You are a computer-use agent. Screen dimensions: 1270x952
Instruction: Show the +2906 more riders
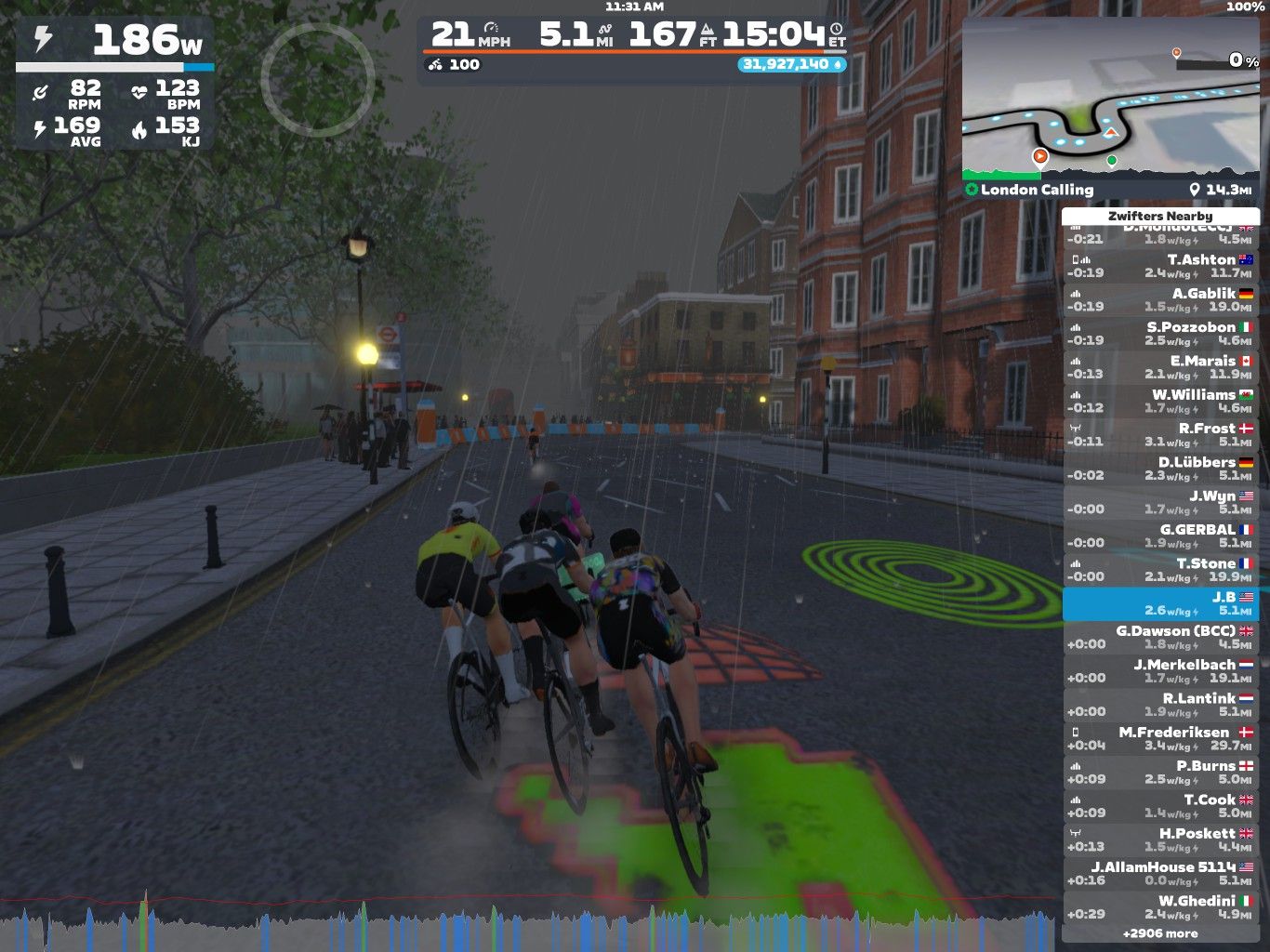1160,933
